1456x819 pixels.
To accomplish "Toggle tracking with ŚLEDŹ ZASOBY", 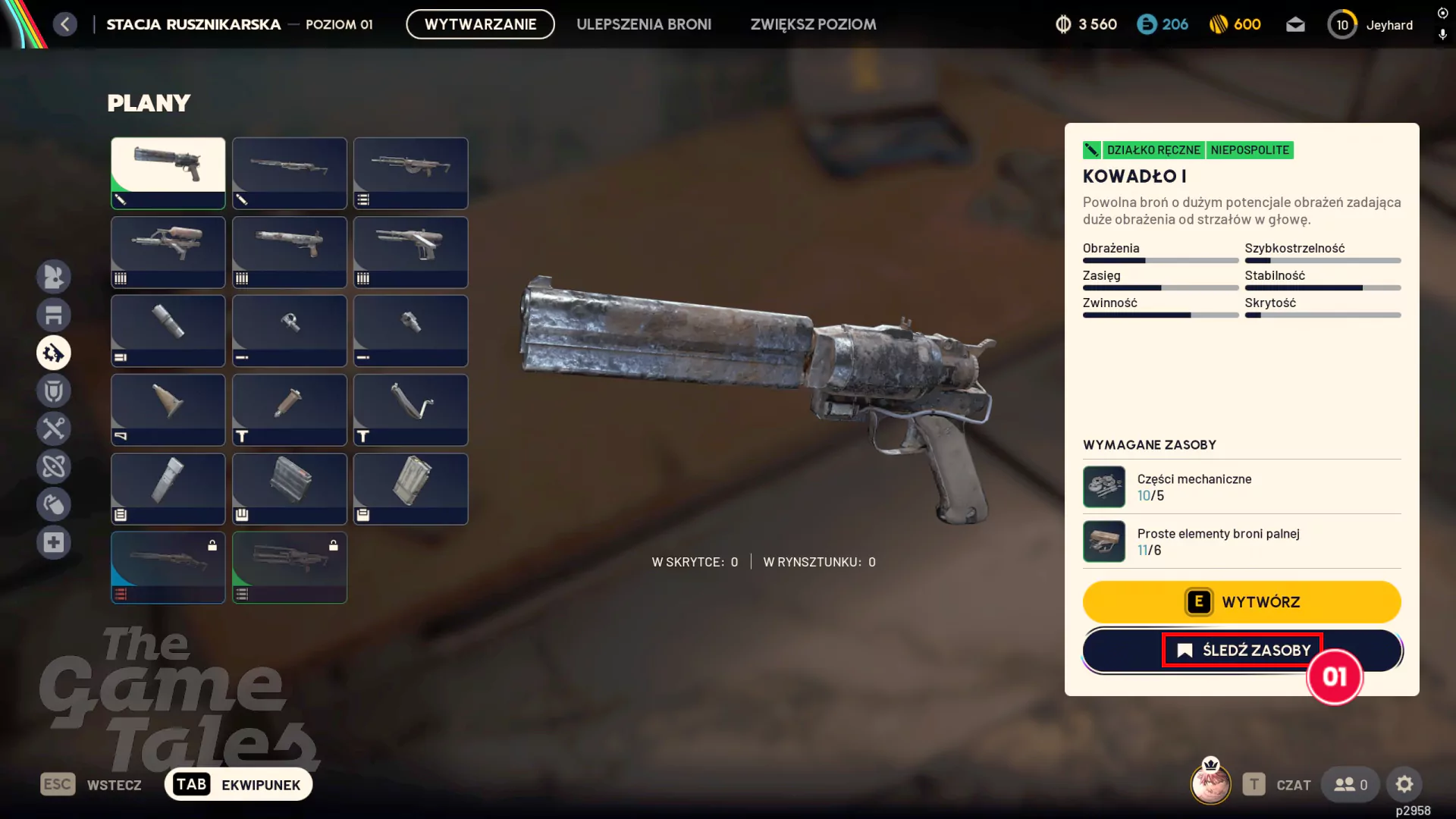I will [1241, 650].
